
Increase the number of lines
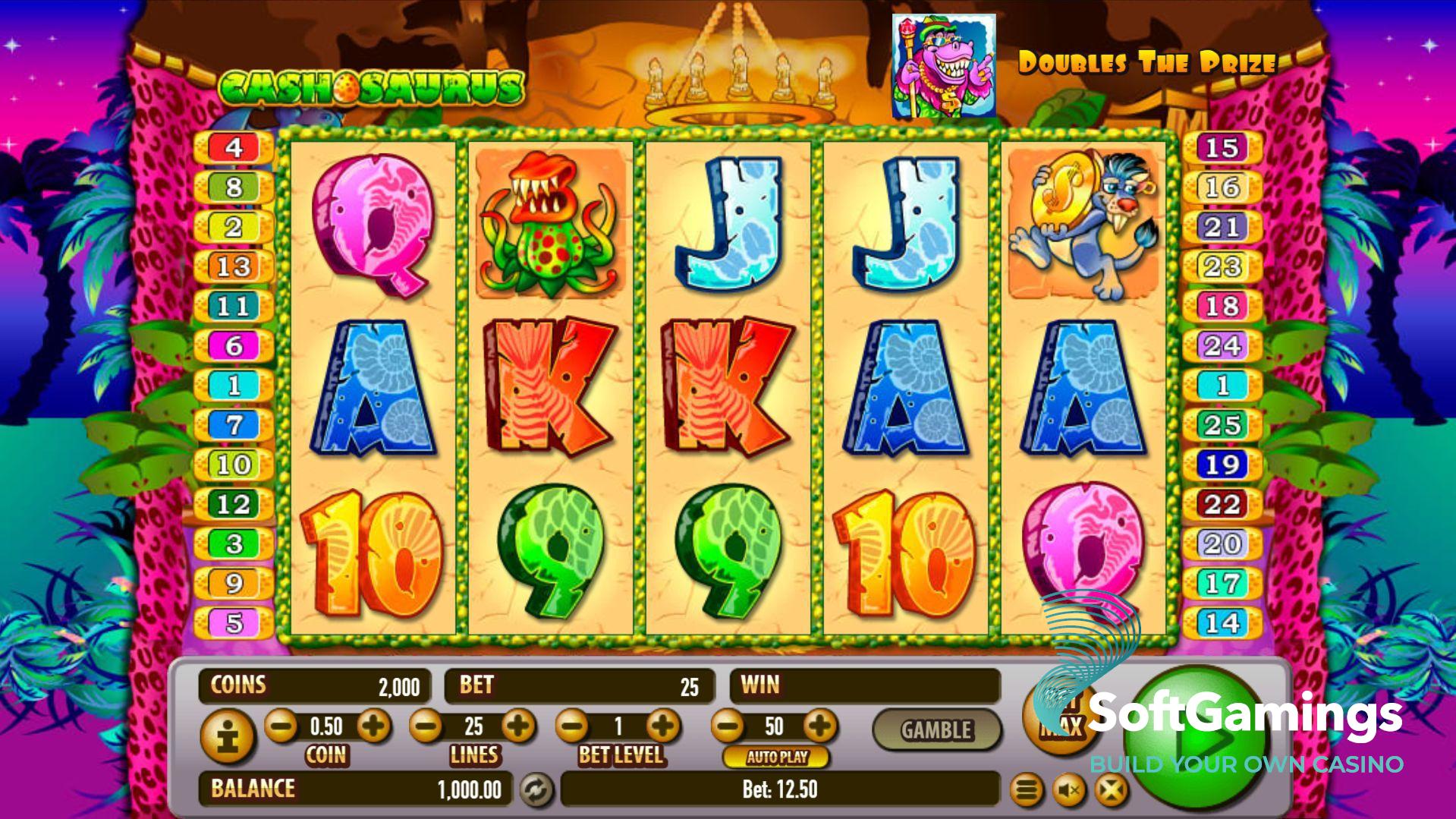coord(519,726)
